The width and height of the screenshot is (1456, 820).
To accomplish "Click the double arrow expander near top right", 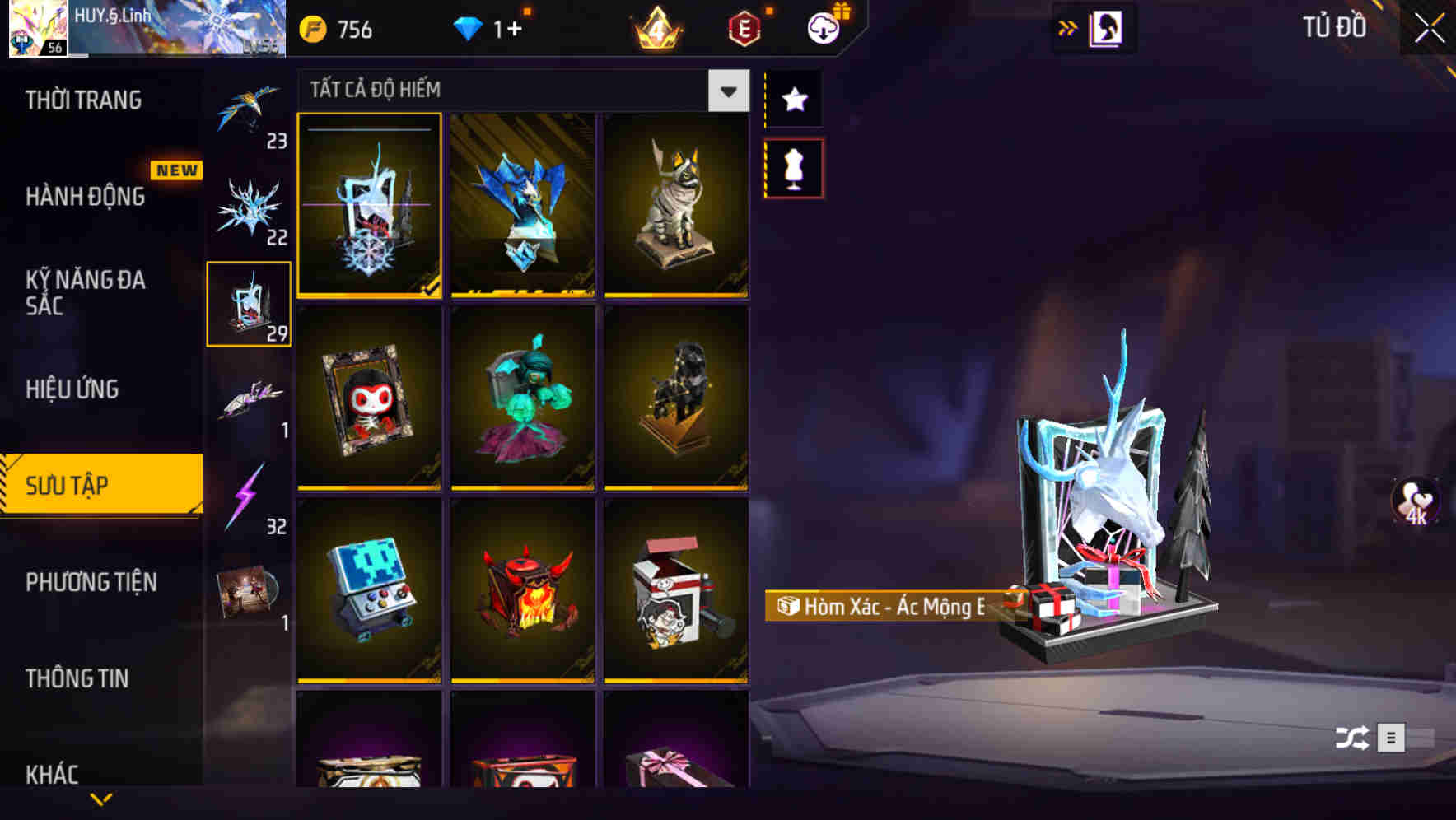I will tap(1066, 27).
